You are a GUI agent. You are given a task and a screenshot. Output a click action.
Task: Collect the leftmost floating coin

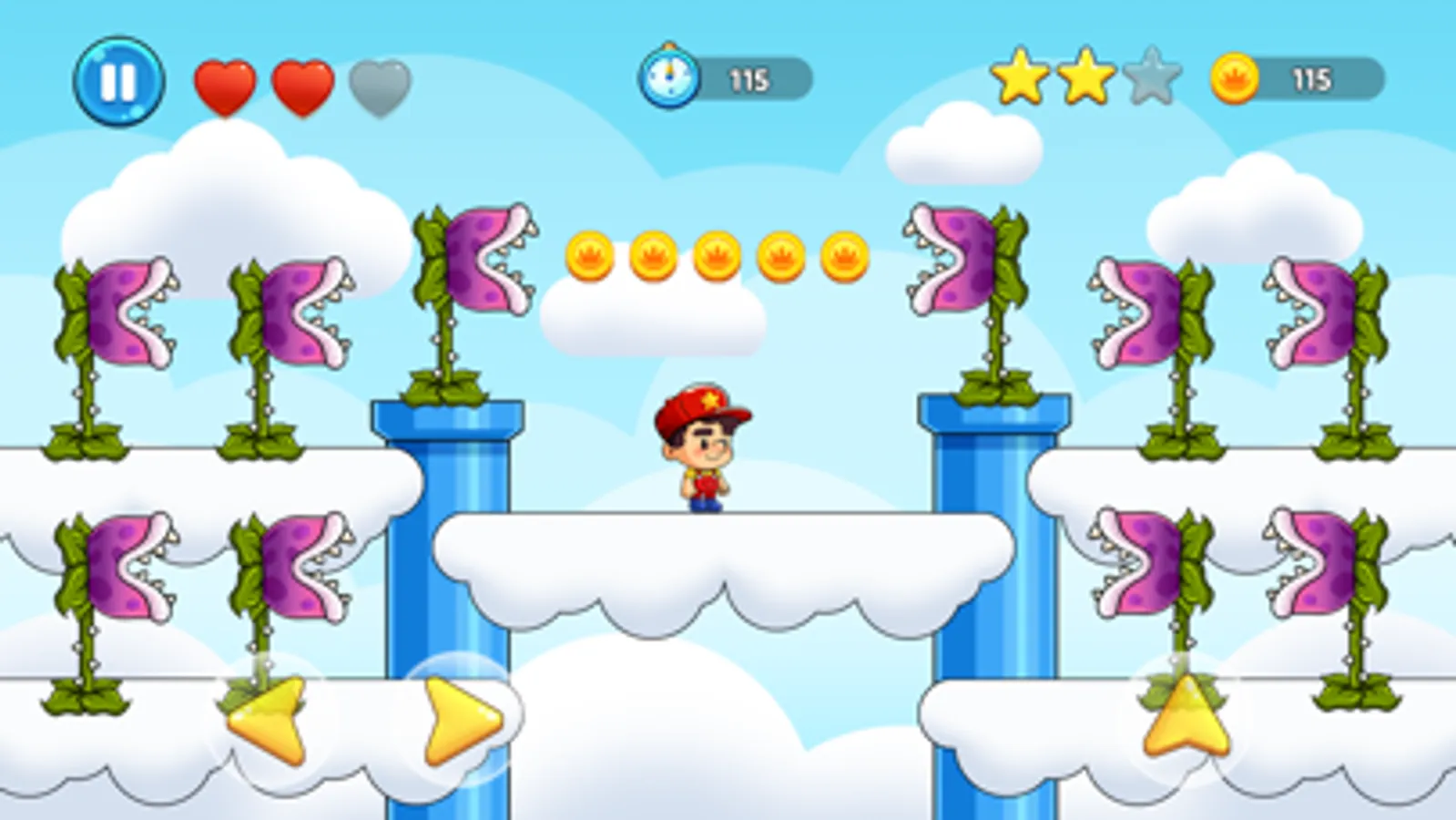[589, 256]
